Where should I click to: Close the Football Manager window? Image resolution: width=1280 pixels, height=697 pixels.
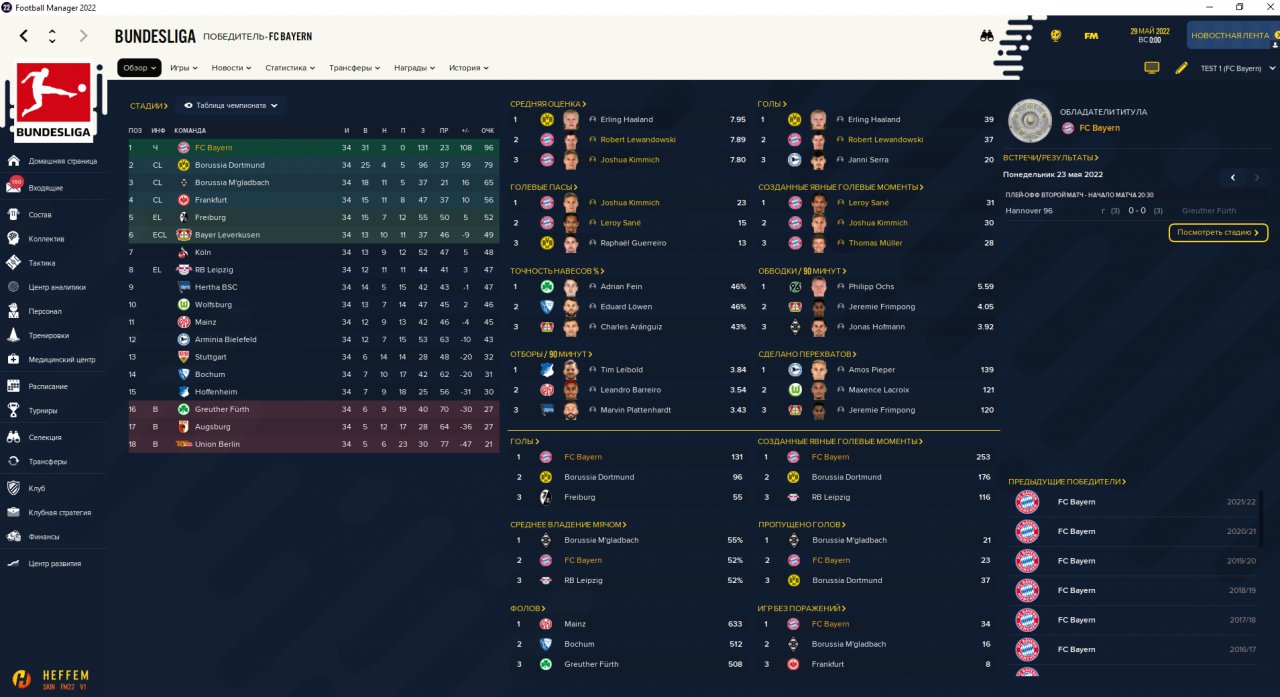1264,7
